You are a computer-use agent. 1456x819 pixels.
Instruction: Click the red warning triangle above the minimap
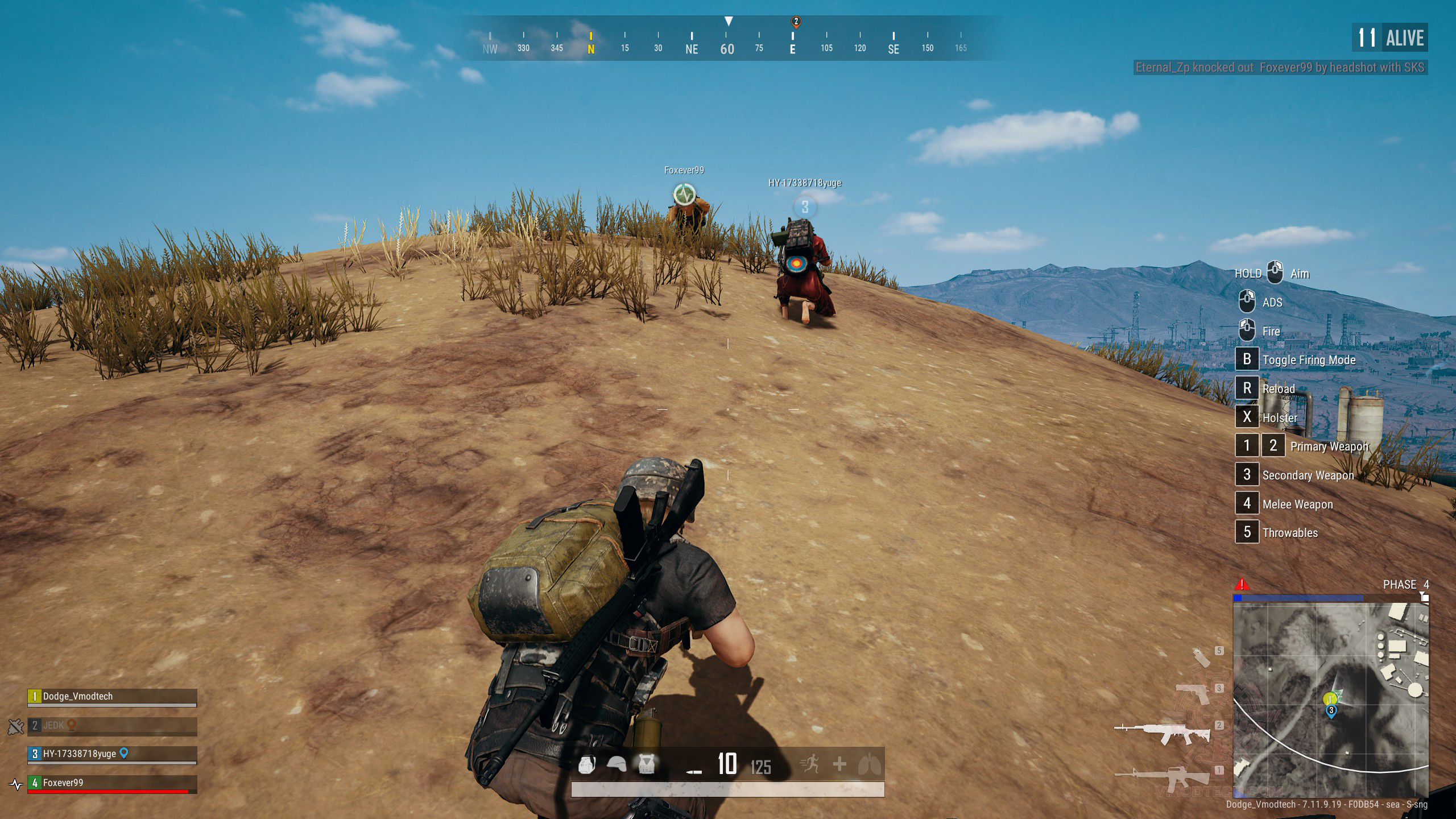1242,584
